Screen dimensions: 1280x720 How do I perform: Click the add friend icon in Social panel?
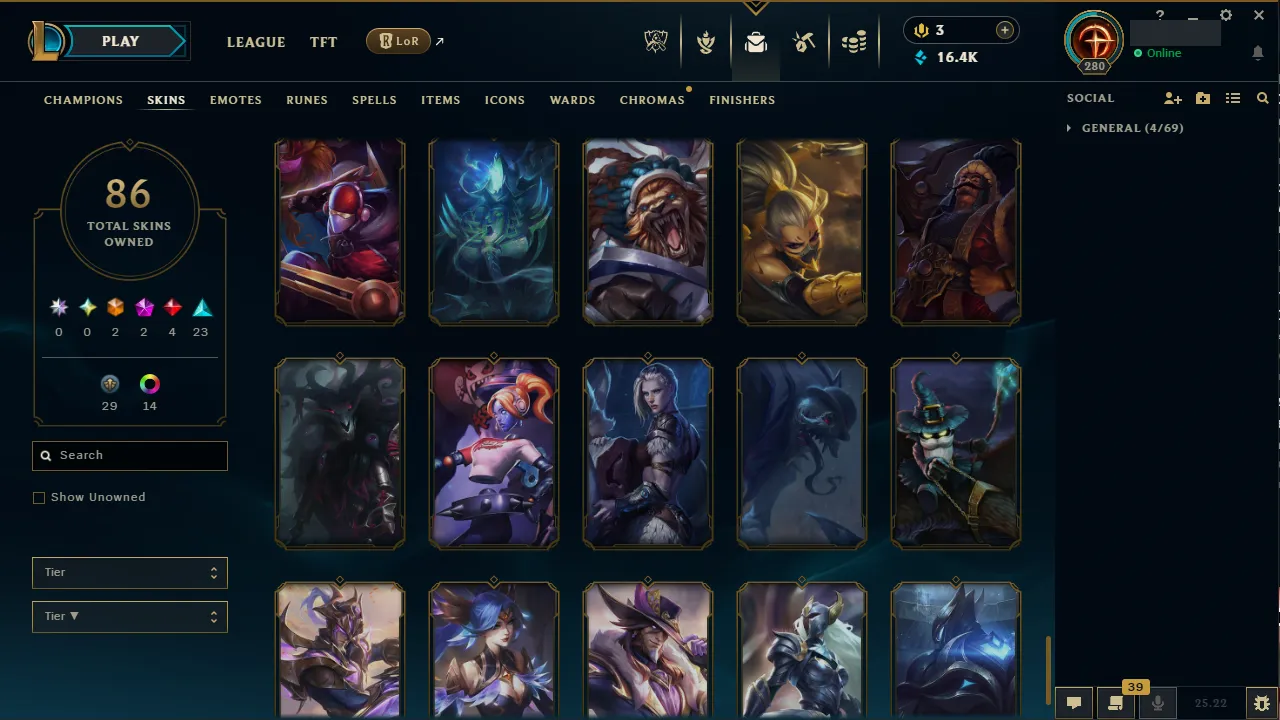click(x=1173, y=98)
